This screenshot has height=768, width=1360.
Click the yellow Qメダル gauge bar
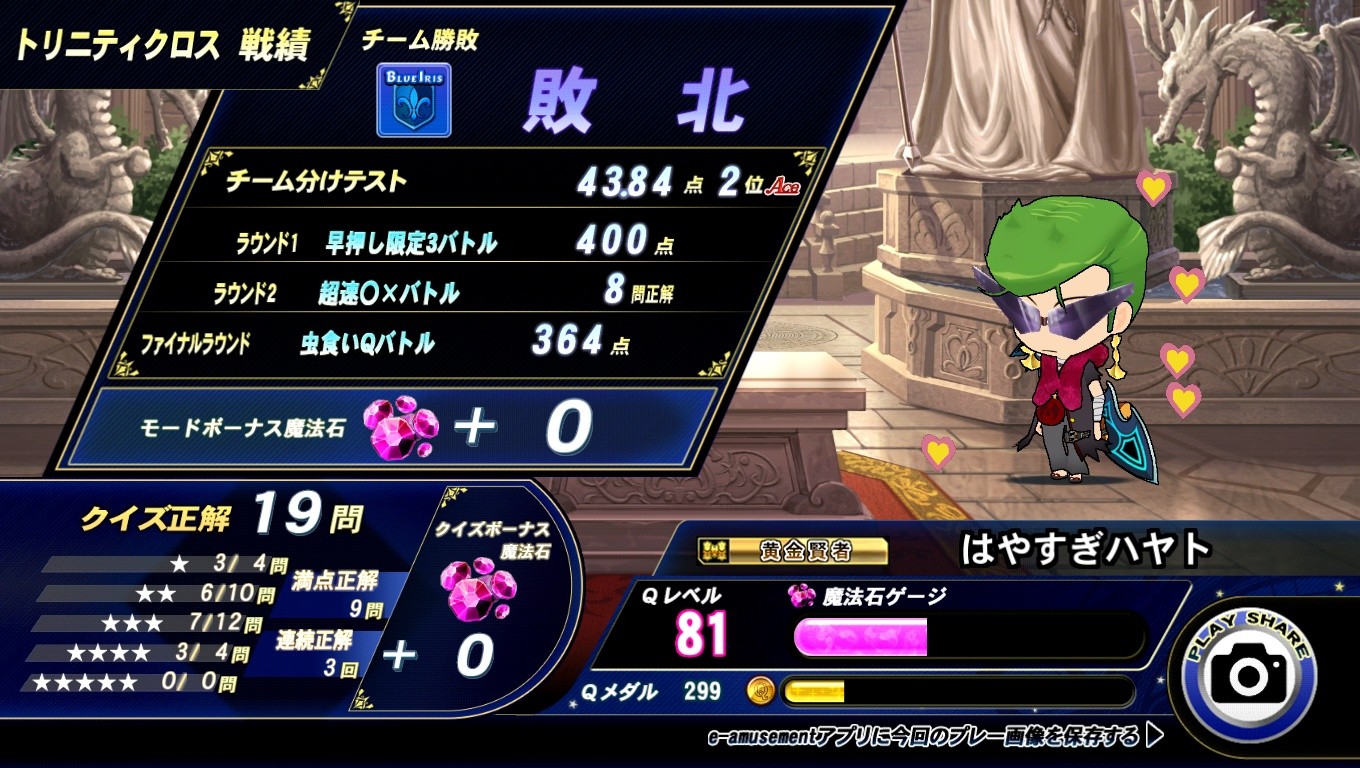[815, 693]
